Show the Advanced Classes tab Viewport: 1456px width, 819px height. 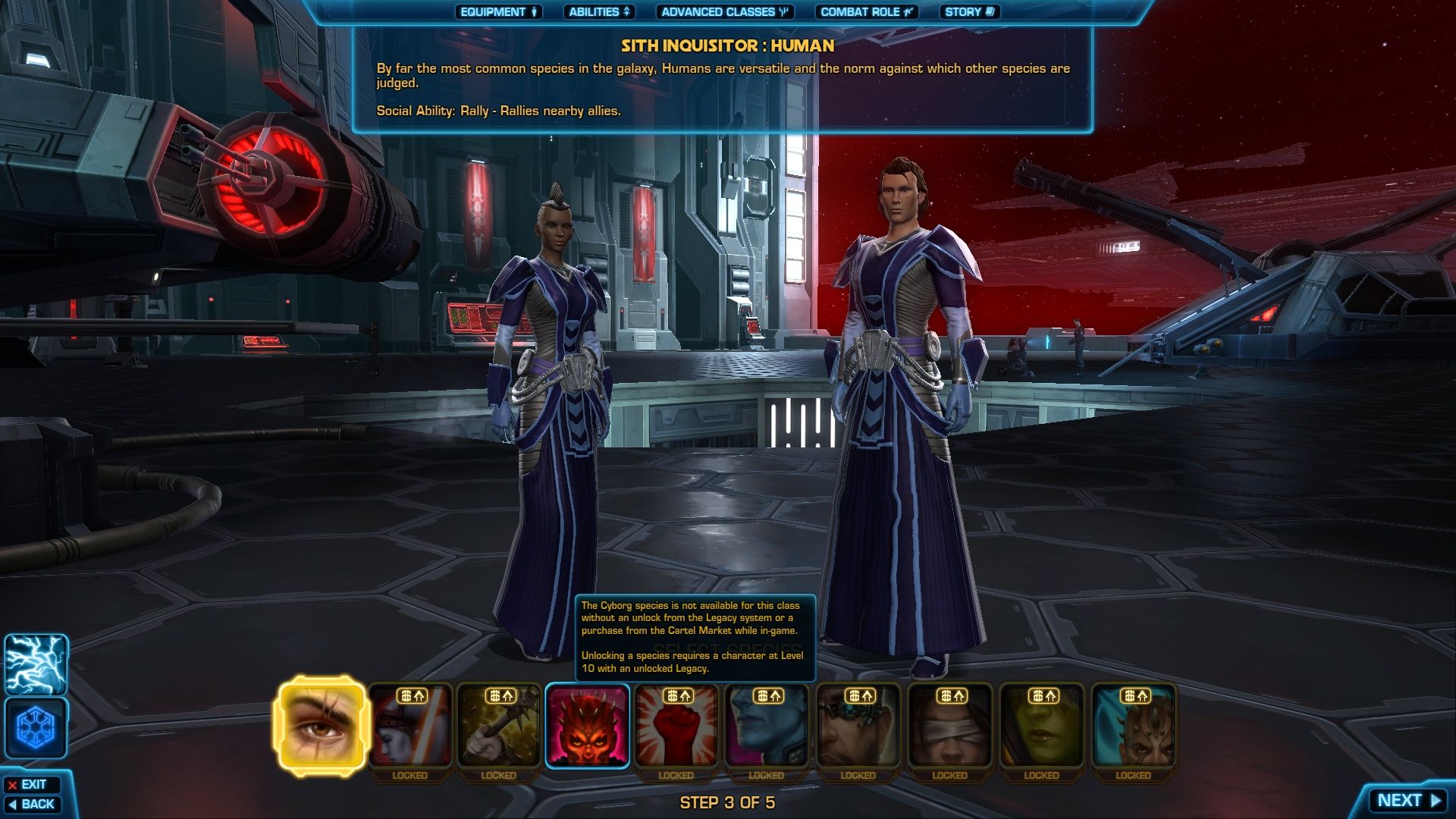pyautogui.click(x=725, y=12)
